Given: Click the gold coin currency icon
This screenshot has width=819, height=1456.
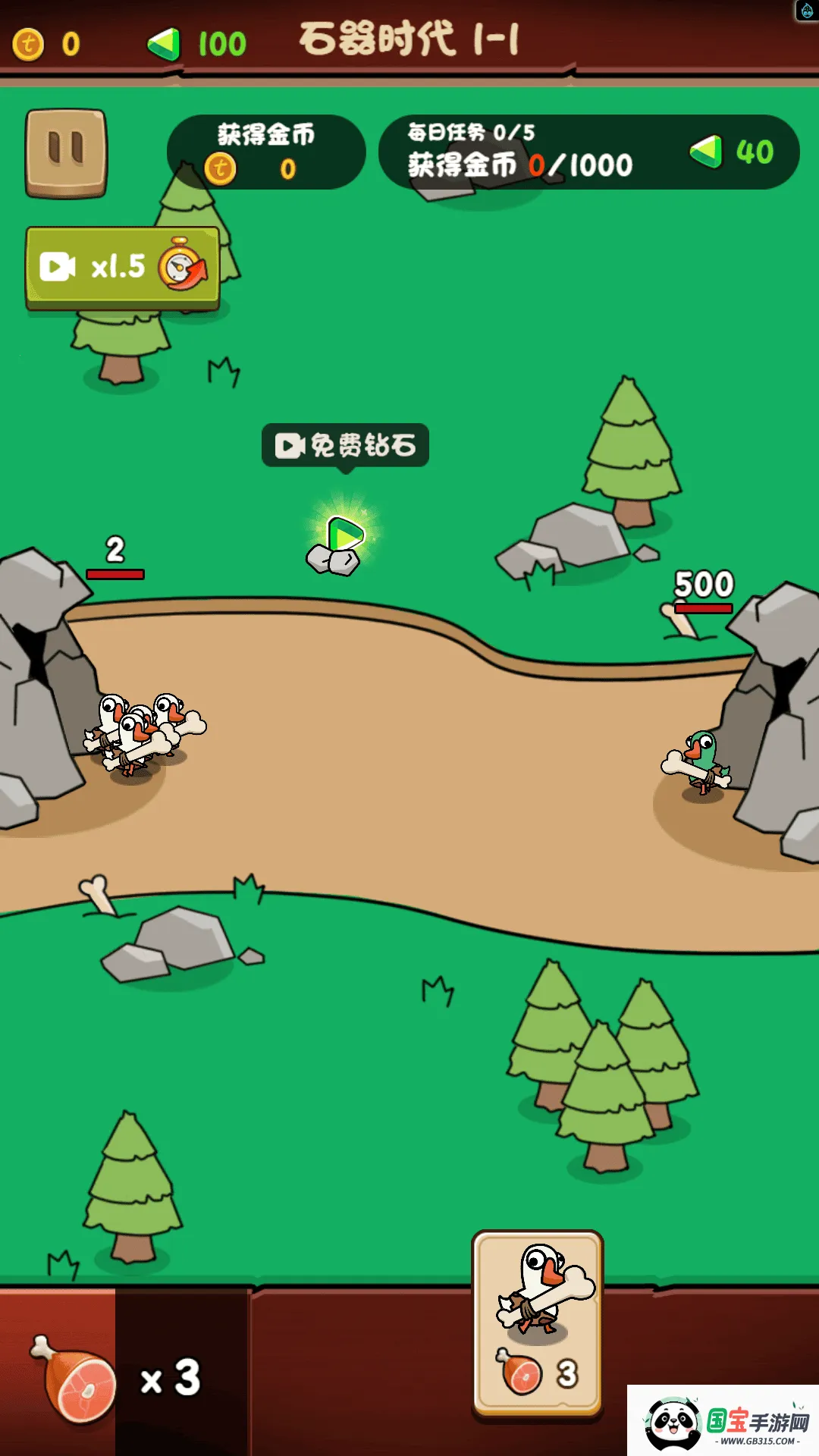Looking at the screenshot, I should (29, 44).
